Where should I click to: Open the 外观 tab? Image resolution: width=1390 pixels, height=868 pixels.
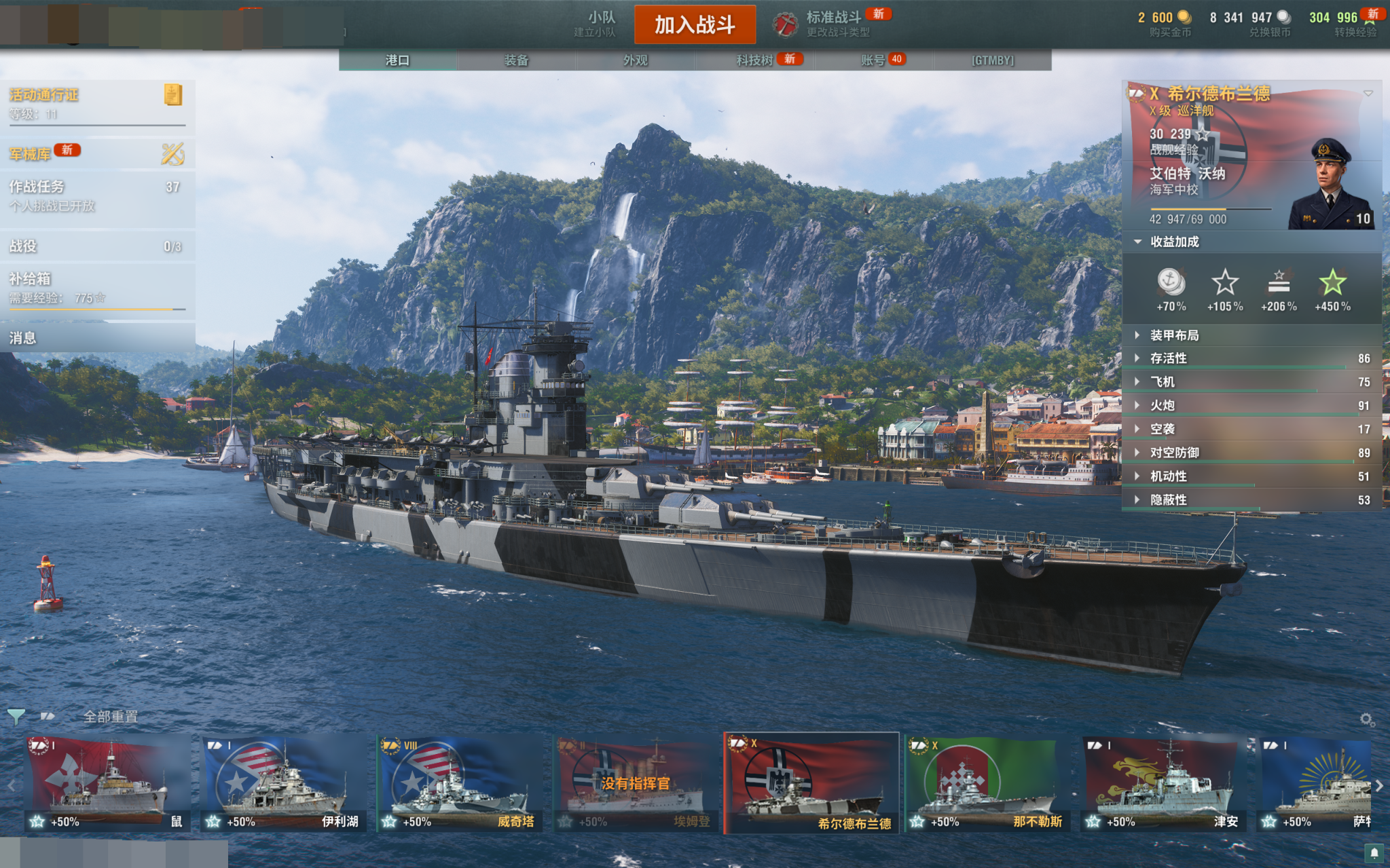pyautogui.click(x=635, y=60)
